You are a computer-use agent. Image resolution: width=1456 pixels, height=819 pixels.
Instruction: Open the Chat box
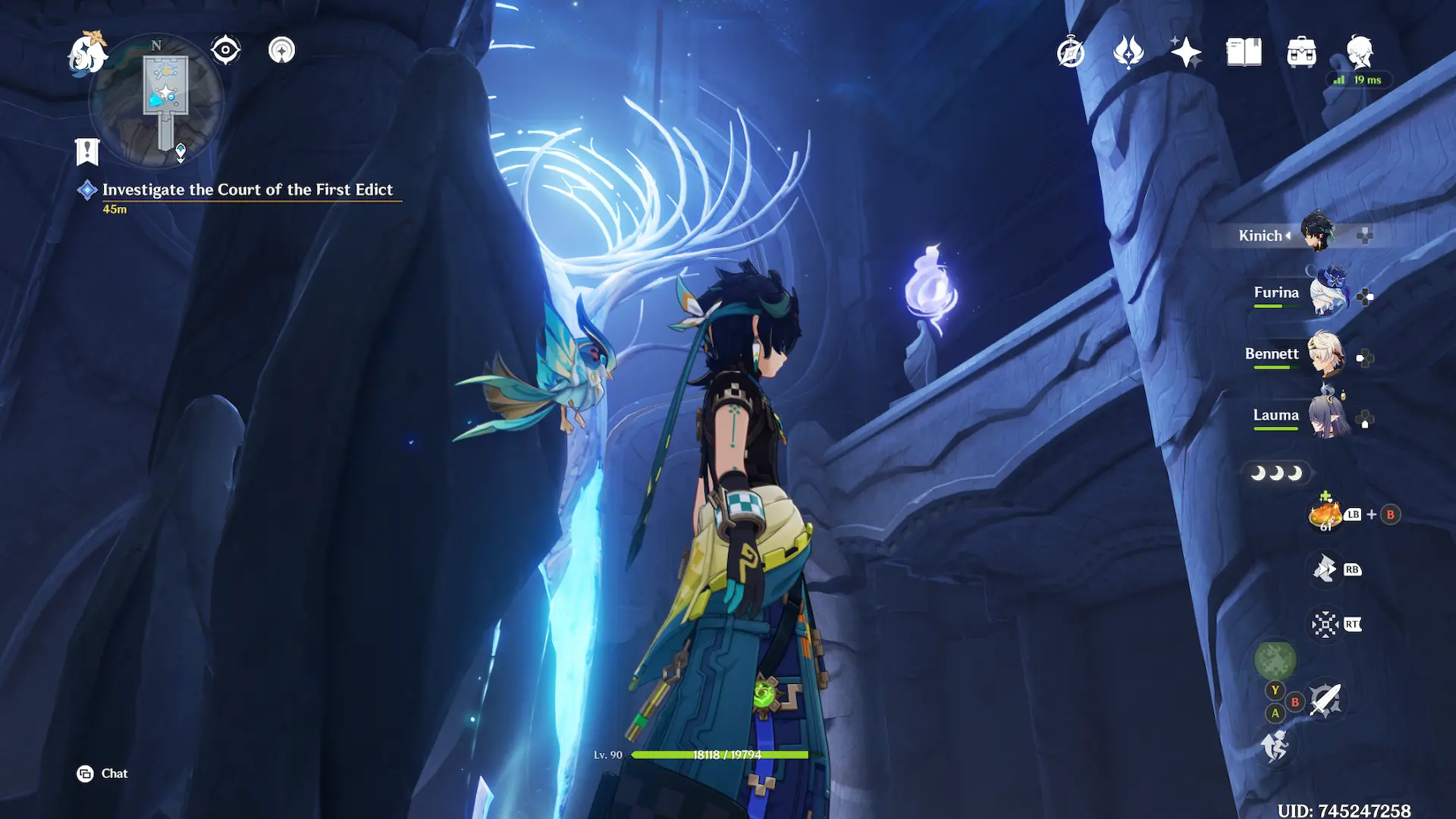point(102,773)
